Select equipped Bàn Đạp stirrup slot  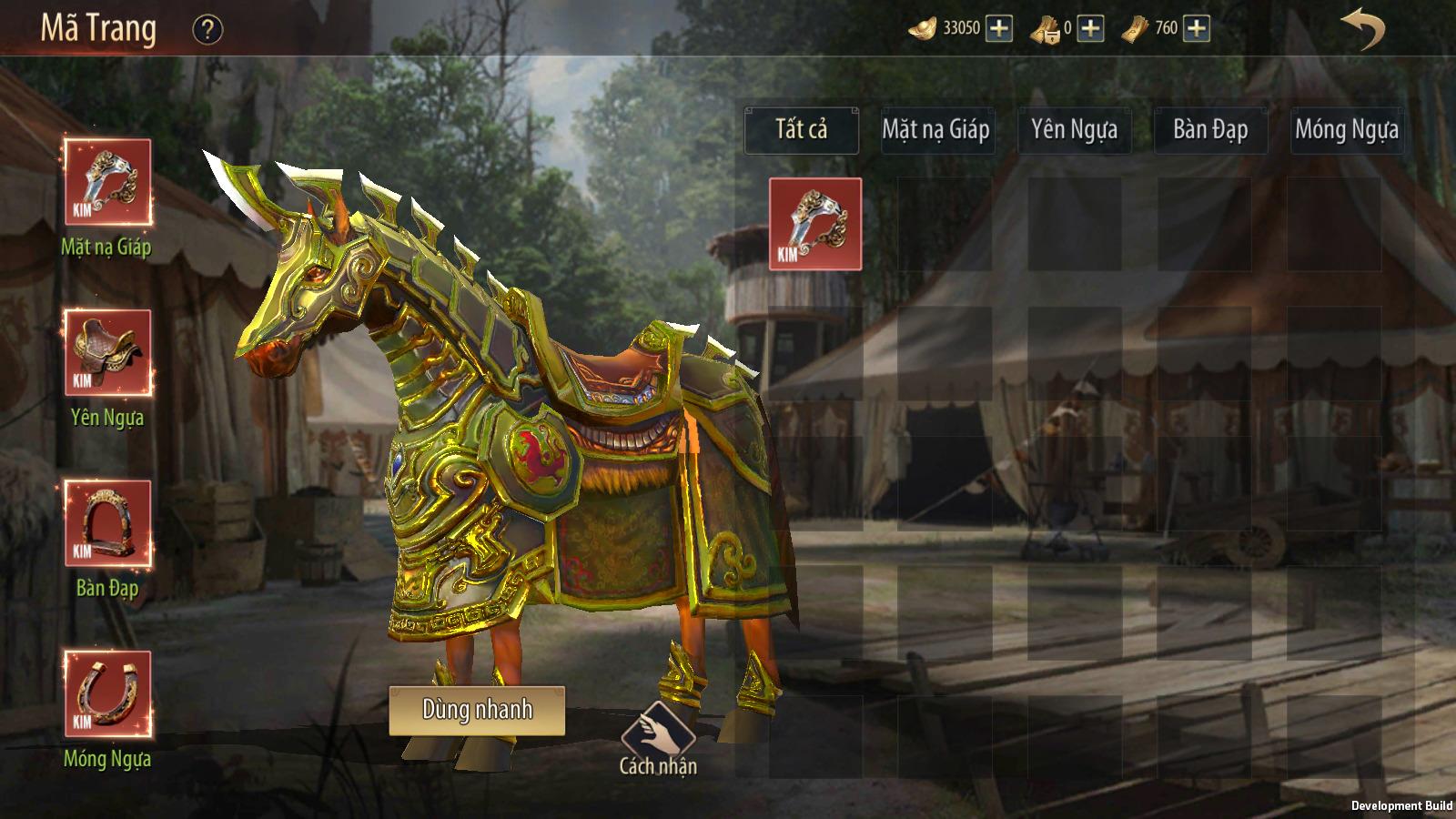coord(108,523)
